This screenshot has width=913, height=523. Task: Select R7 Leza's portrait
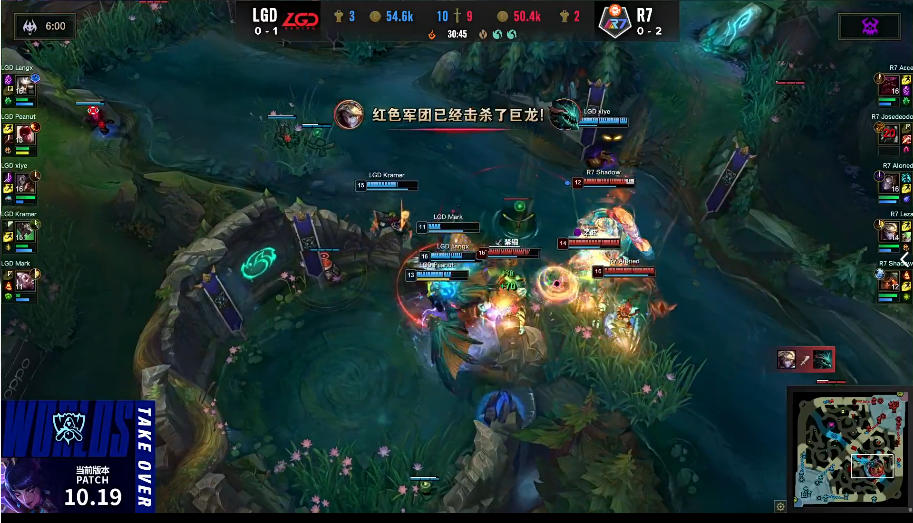point(889,232)
